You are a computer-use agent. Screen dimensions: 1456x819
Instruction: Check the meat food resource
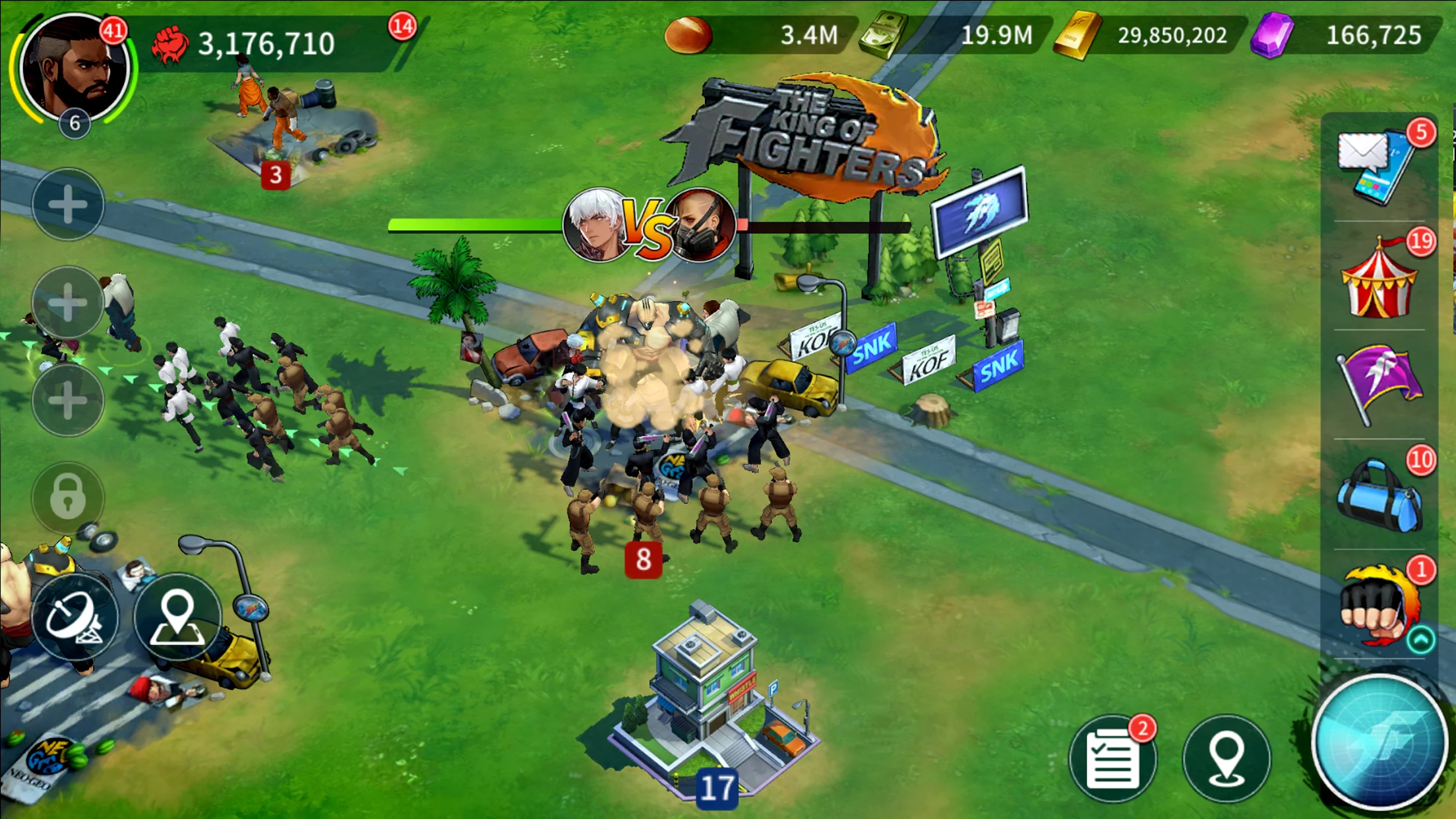click(x=688, y=34)
